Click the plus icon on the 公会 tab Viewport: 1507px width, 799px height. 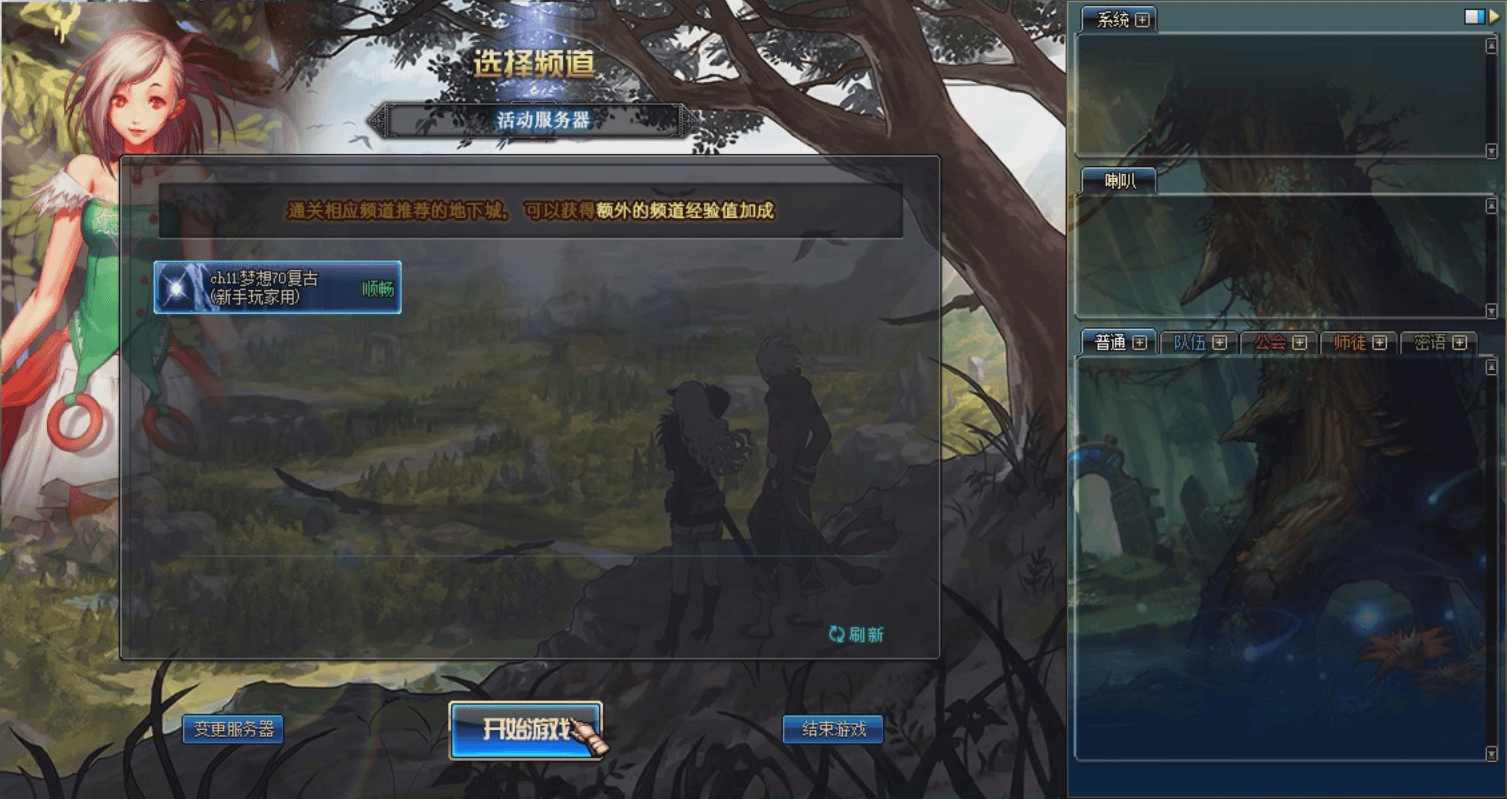(1300, 341)
